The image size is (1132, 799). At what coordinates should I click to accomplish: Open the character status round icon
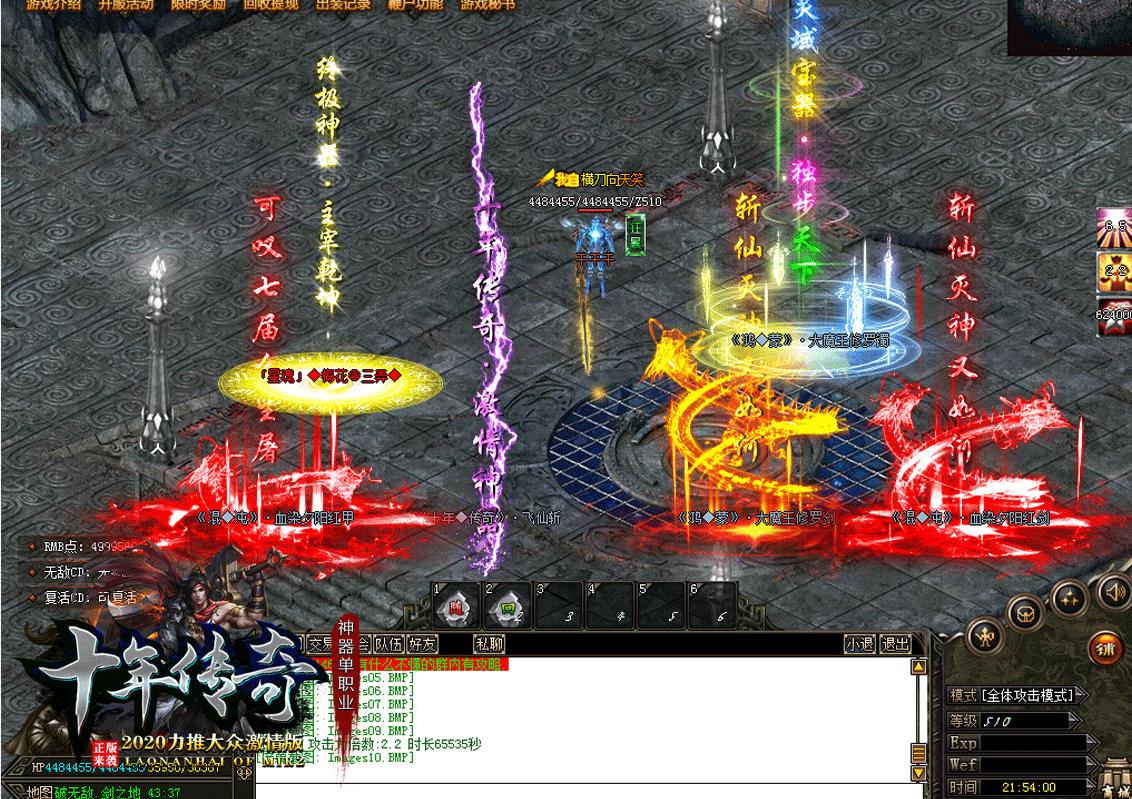[x=987, y=635]
